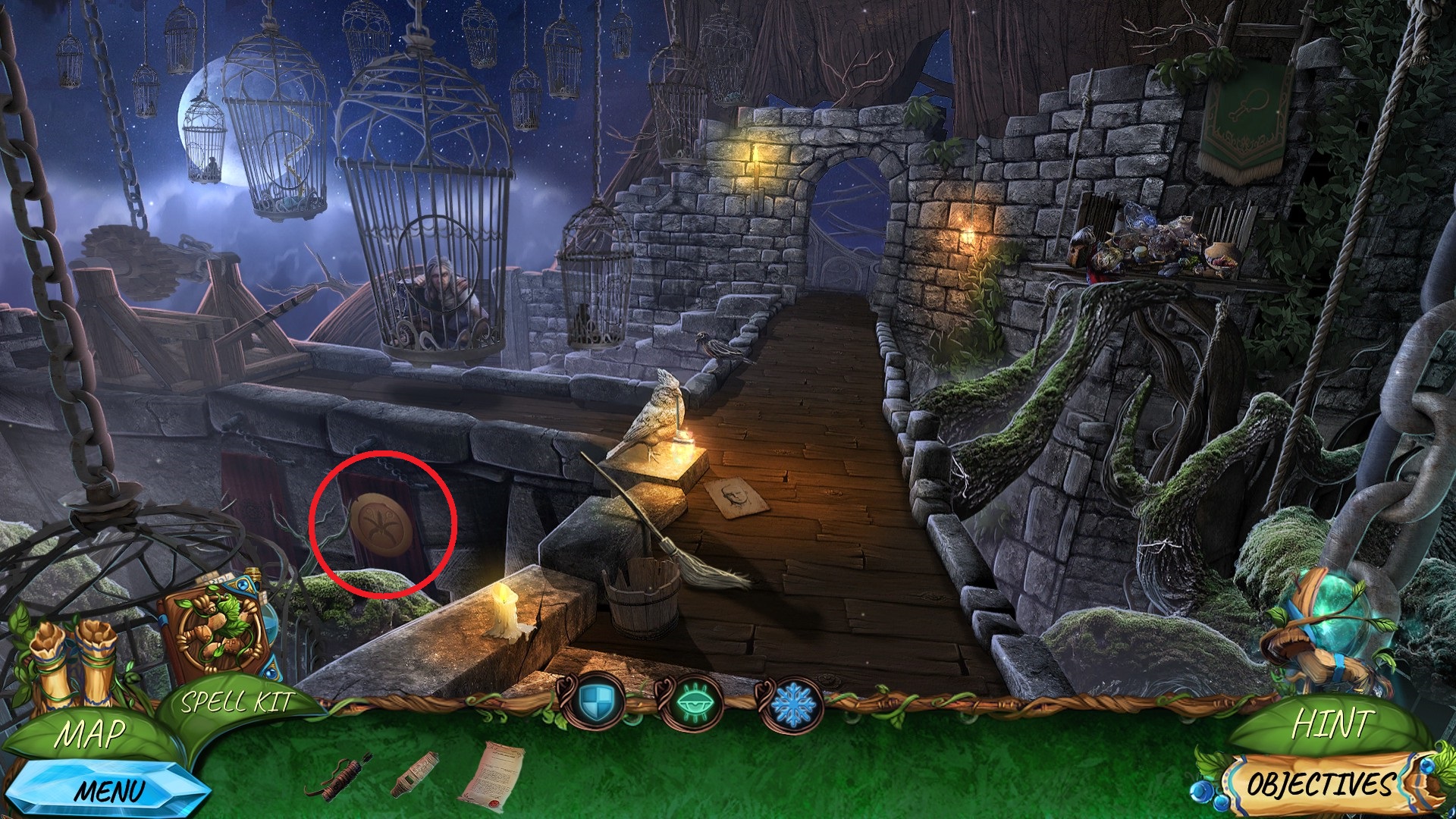Select the carved wooden whistle in inventory

click(416, 773)
